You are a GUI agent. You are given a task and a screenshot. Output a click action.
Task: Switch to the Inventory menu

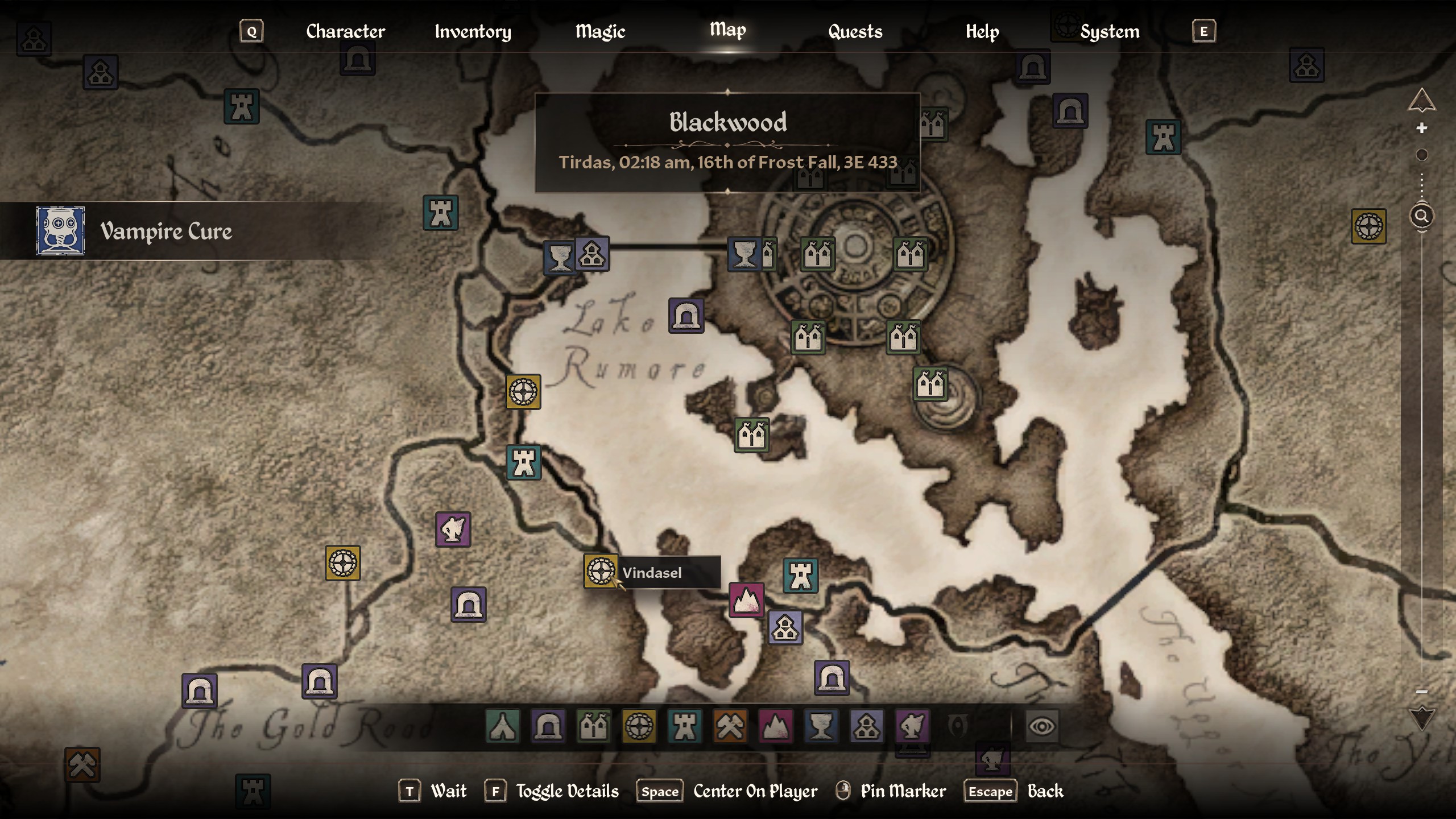tap(473, 32)
